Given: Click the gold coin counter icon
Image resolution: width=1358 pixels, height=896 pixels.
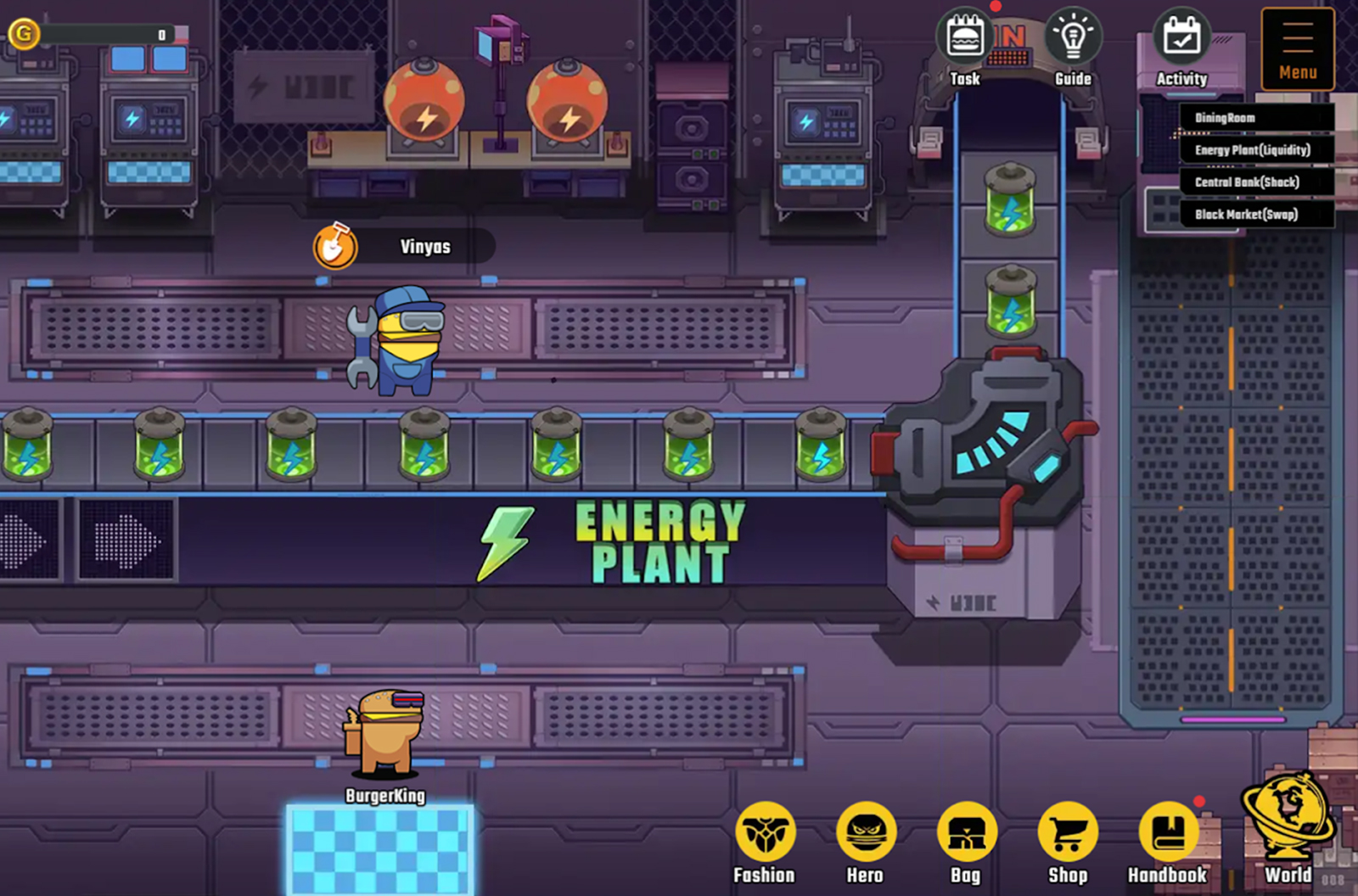Looking at the screenshot, I should [23, 34].
